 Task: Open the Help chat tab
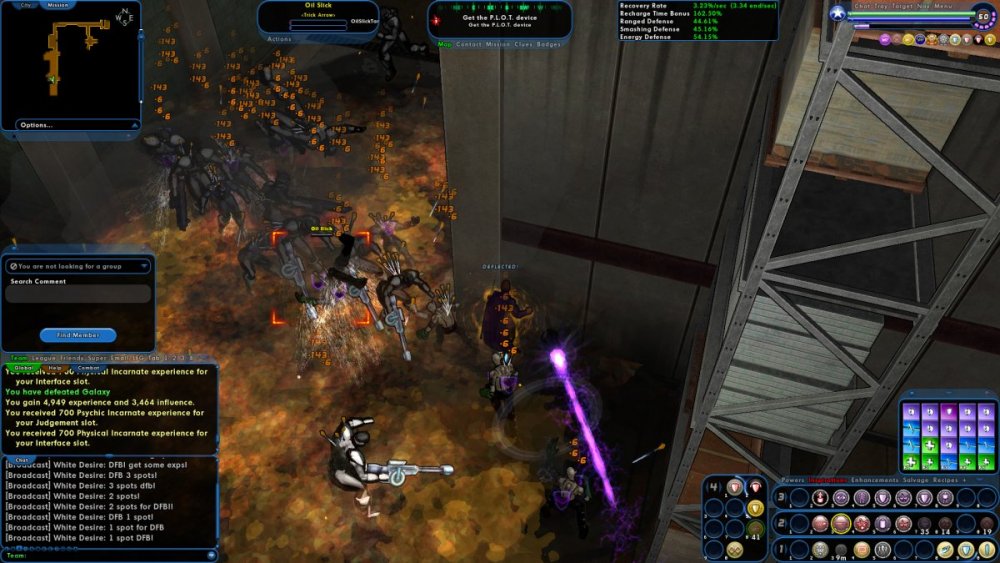[x=55, y=368]
